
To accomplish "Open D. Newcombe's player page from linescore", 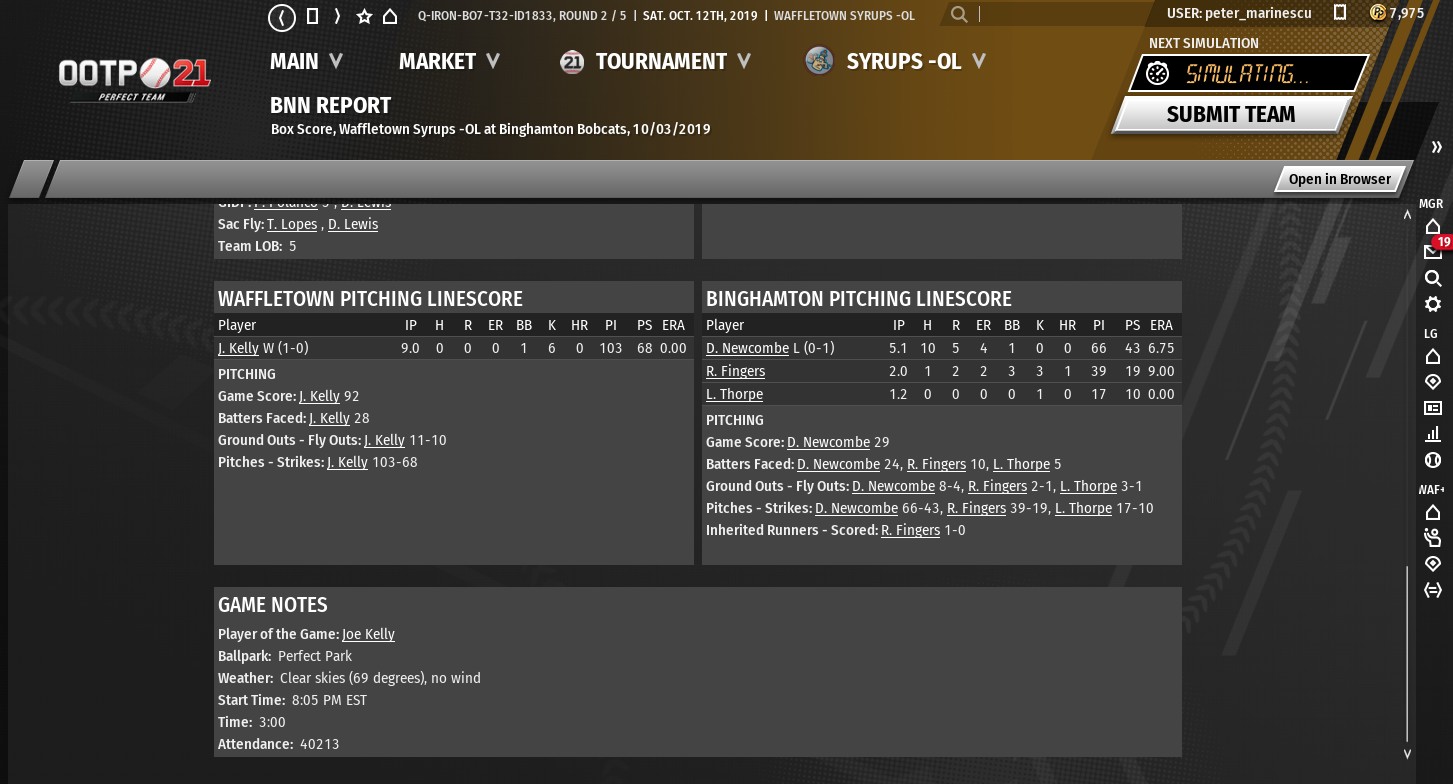I will pyautogui.click(x=747, y=348).
